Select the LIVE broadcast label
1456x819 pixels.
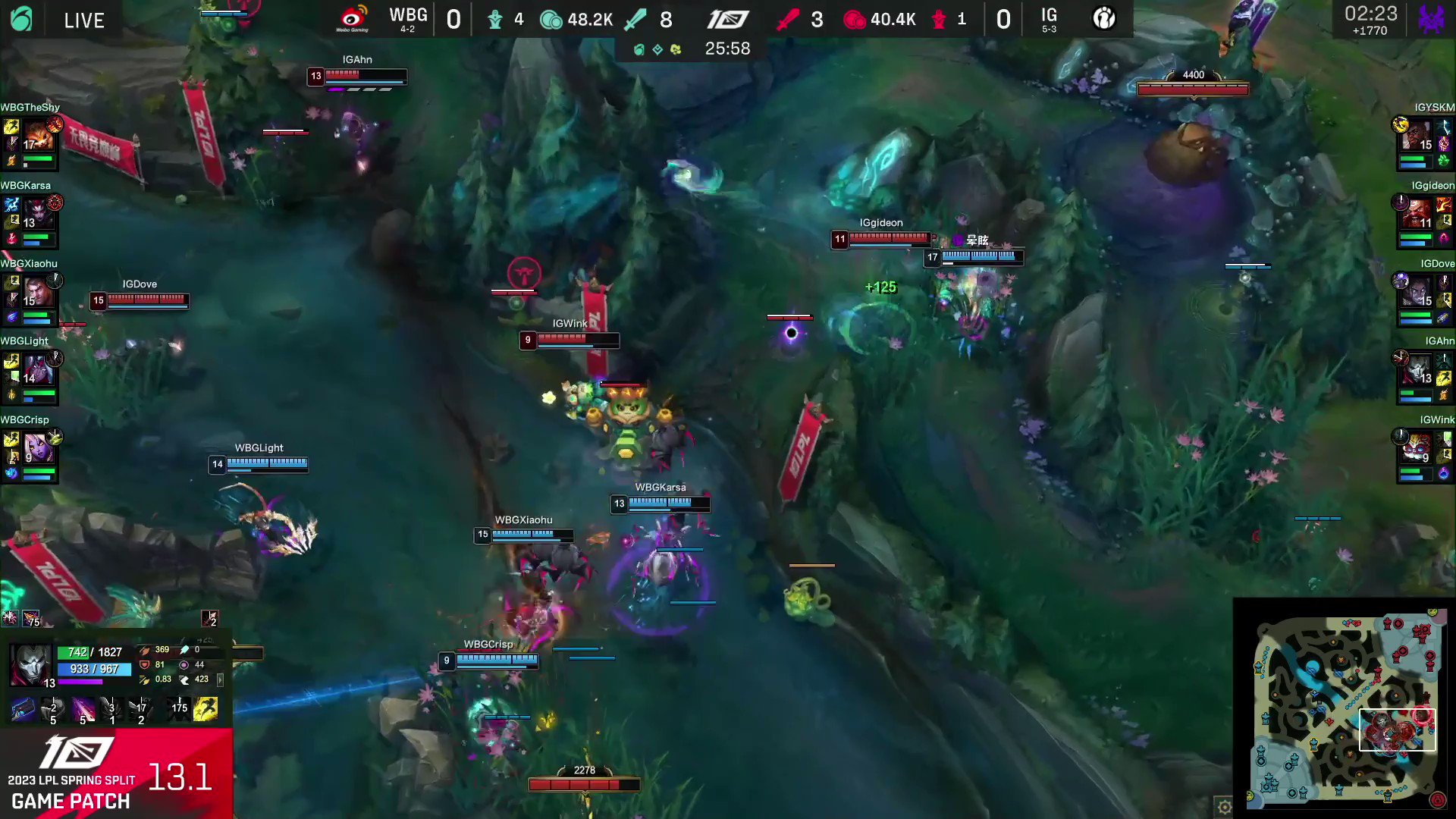coord(84,20)
